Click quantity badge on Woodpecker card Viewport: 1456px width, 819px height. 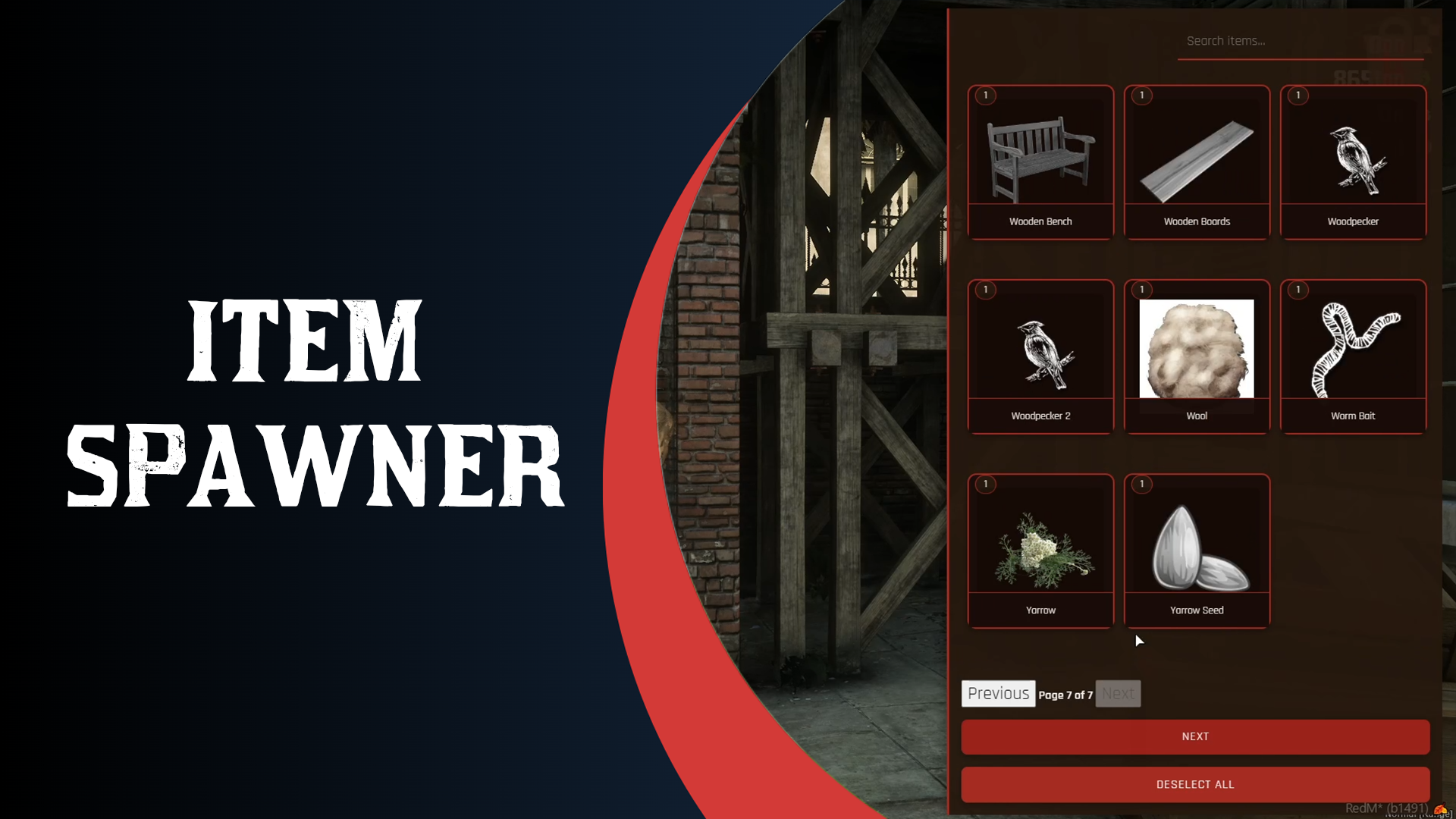1297,96
